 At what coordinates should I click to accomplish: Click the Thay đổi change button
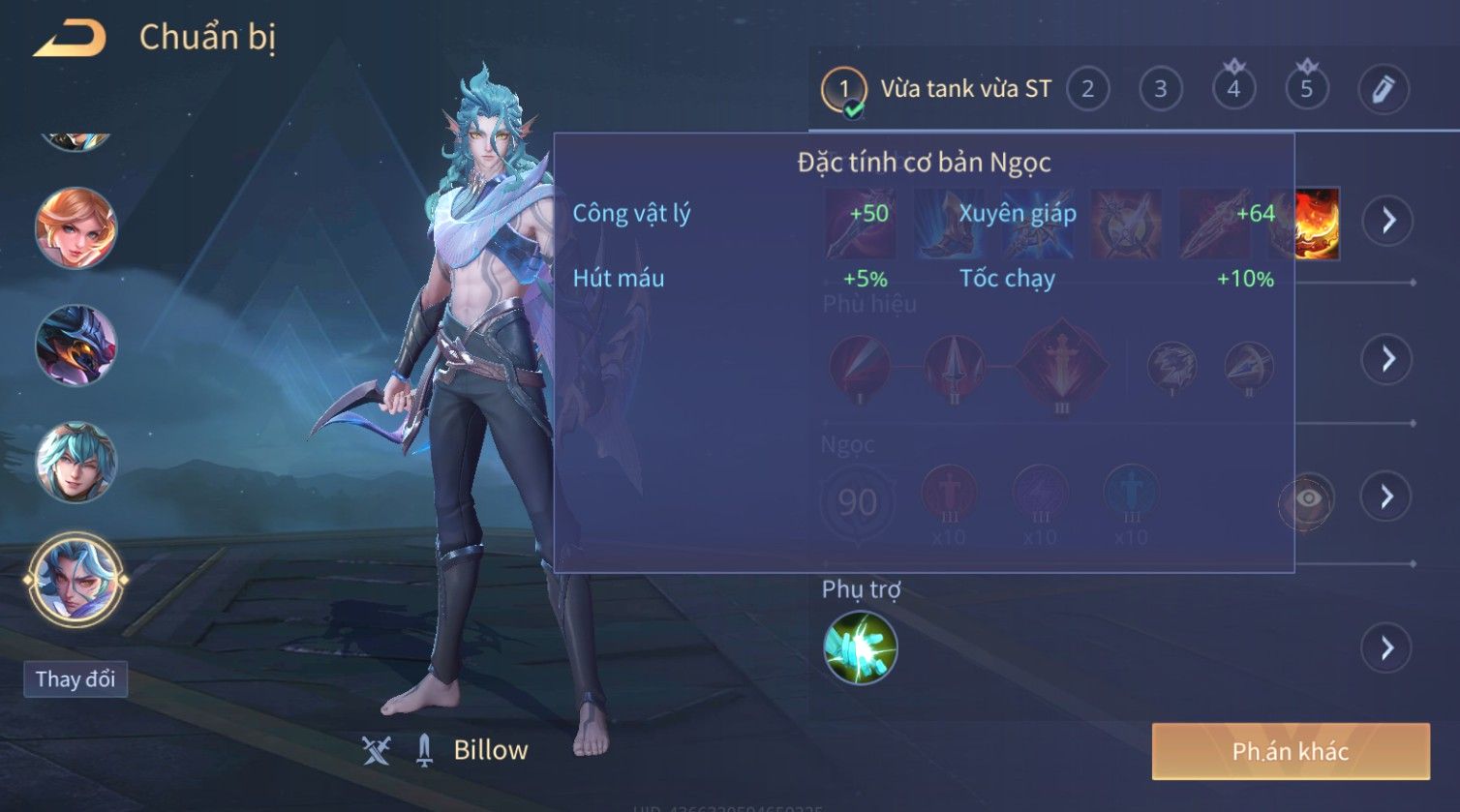[76, 679]
